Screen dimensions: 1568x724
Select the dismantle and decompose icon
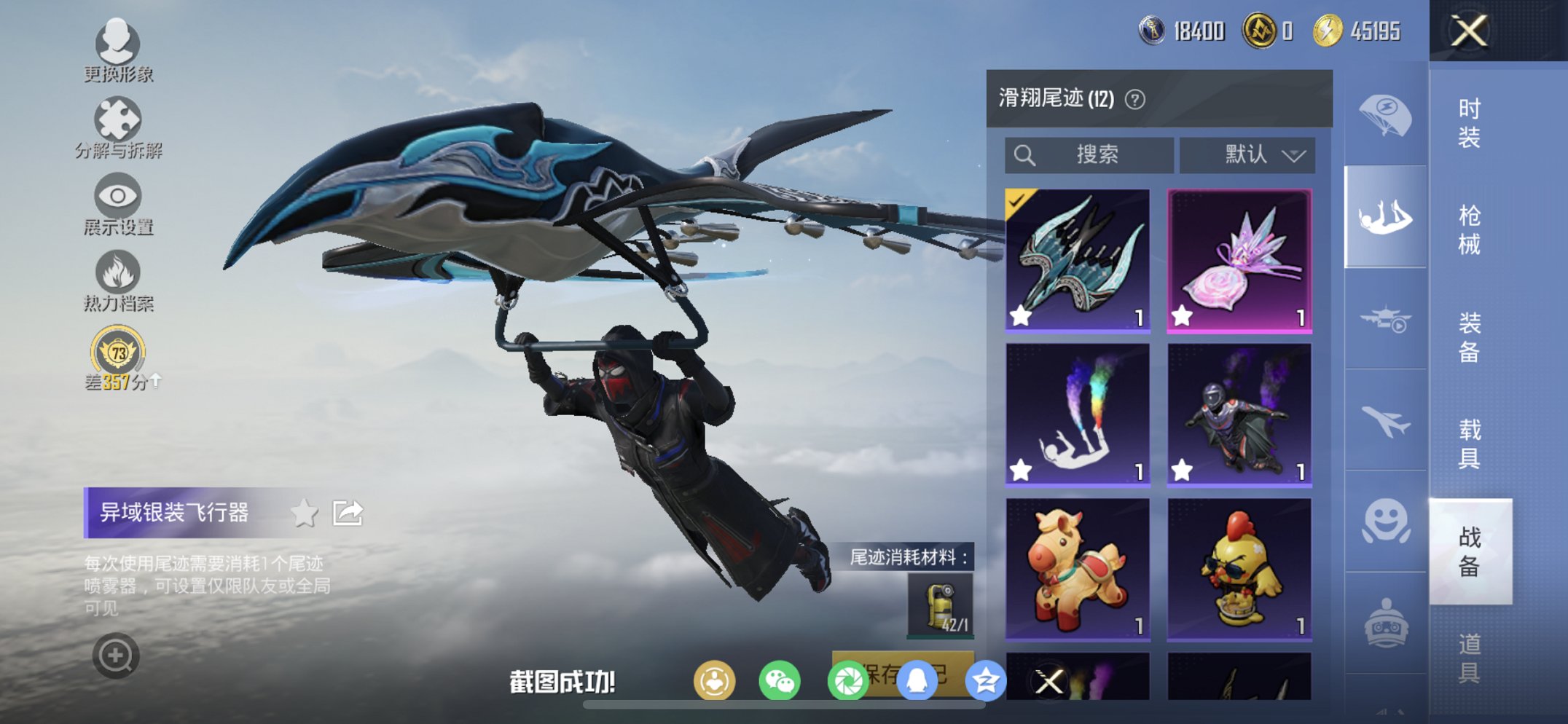click(118, 120)
